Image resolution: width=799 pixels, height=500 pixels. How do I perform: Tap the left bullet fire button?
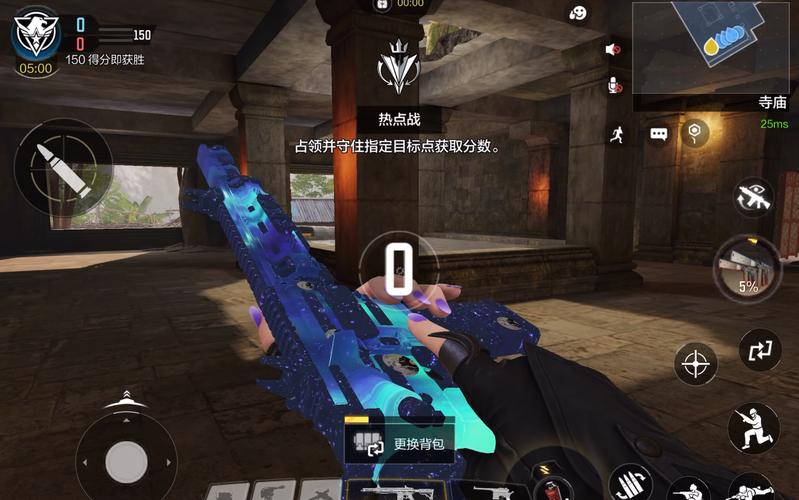tap(49, 166)
